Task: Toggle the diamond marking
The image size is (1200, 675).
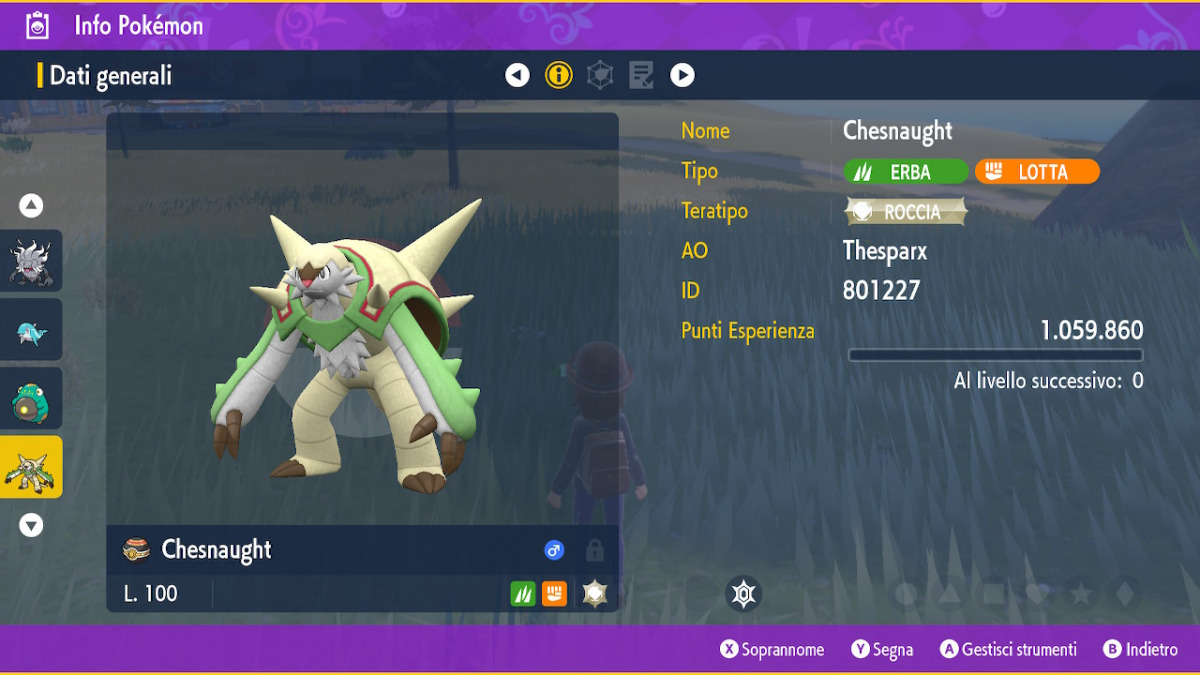Action: (1125, 594)
